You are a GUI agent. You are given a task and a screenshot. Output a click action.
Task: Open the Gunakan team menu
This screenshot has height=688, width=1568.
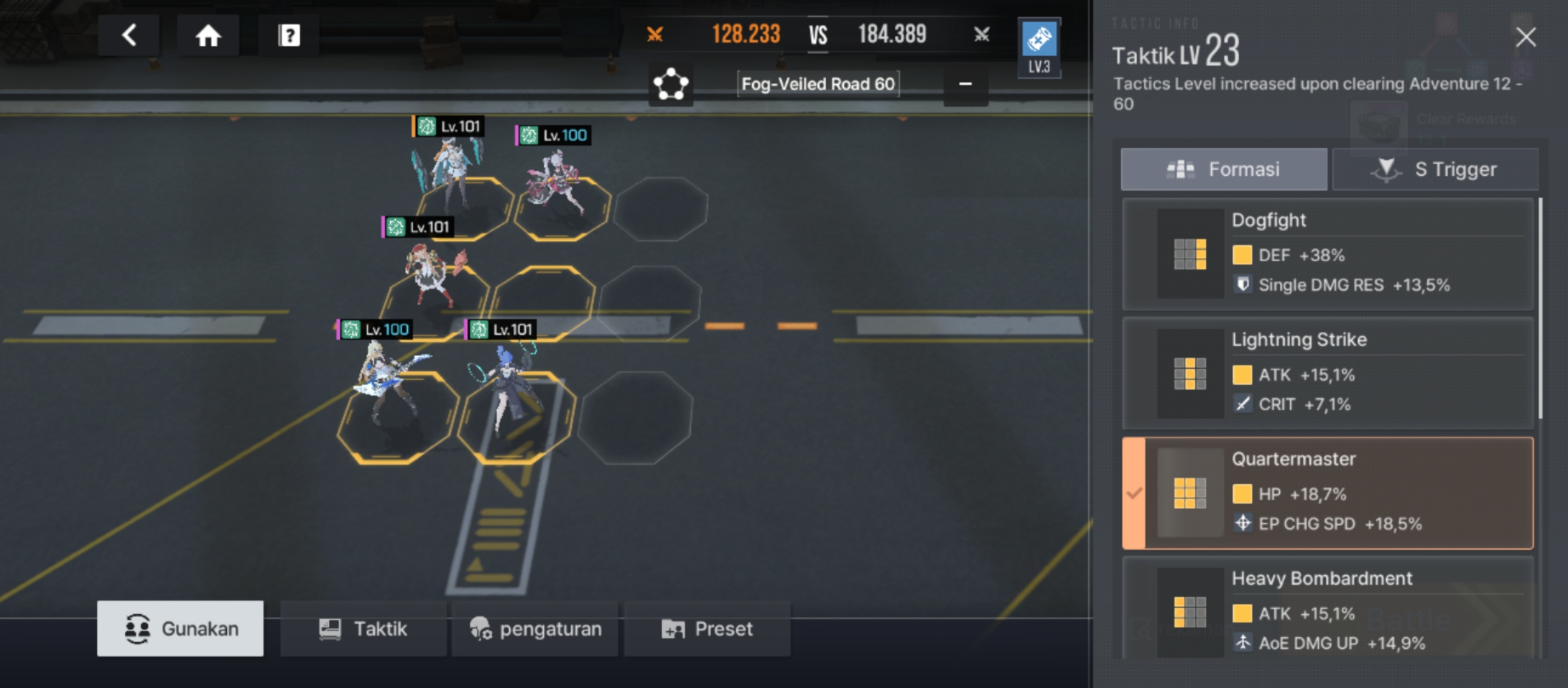click(x=180, y=629)
